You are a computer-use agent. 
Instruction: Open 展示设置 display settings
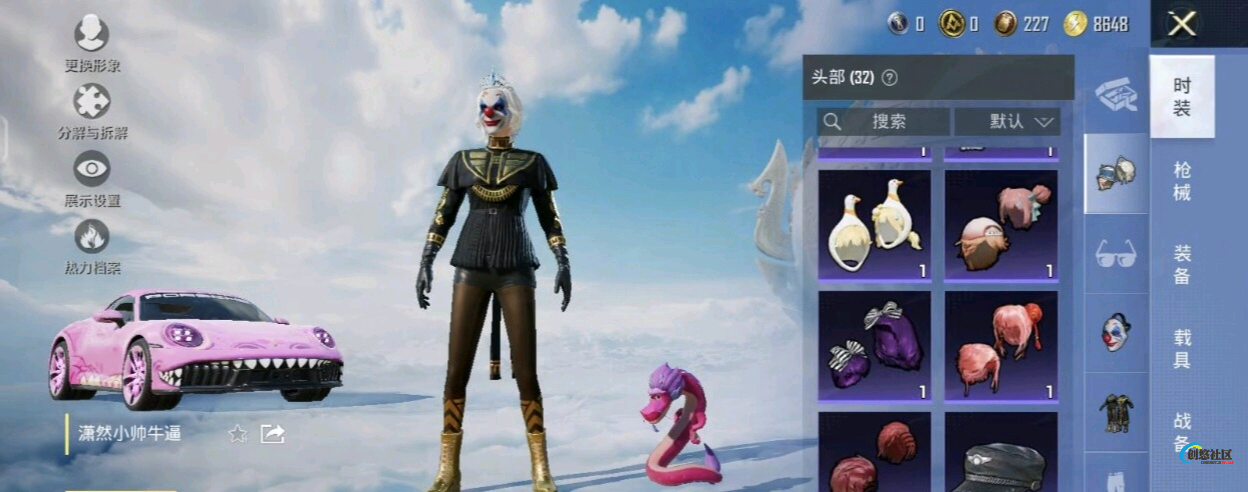point(92,175)
